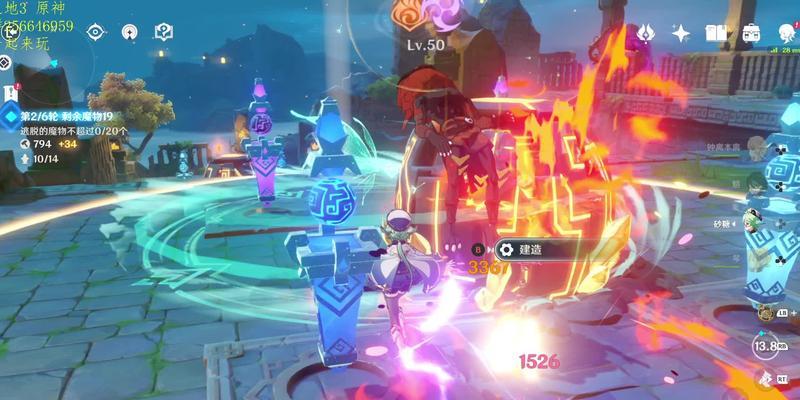Screen dimensions: 800x400
Task: Open the Wish four-point star icon
Action: [680, 33]
